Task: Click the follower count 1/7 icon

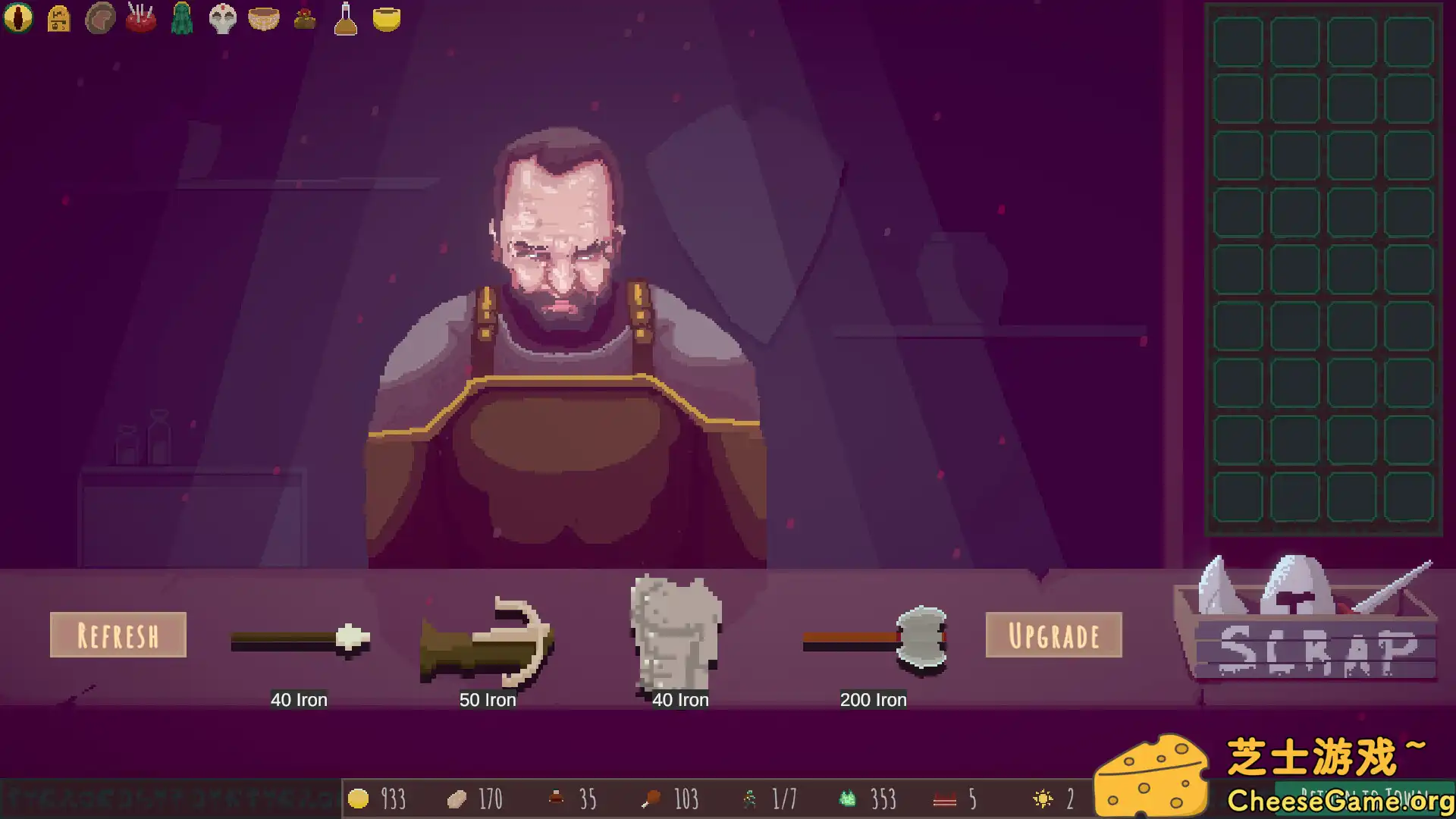Action: pos(751,798)
